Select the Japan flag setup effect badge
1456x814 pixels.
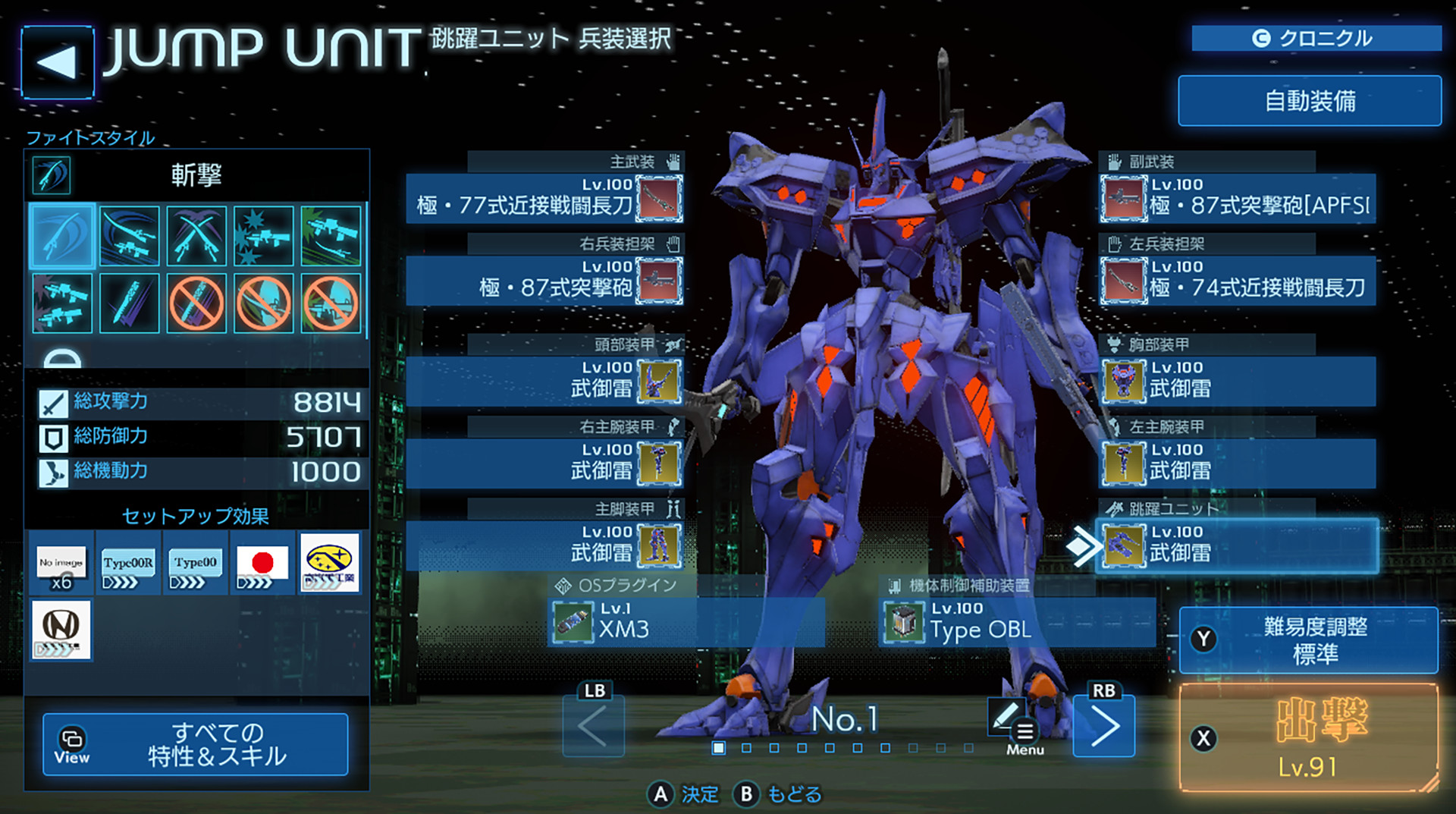coord(261,564)
